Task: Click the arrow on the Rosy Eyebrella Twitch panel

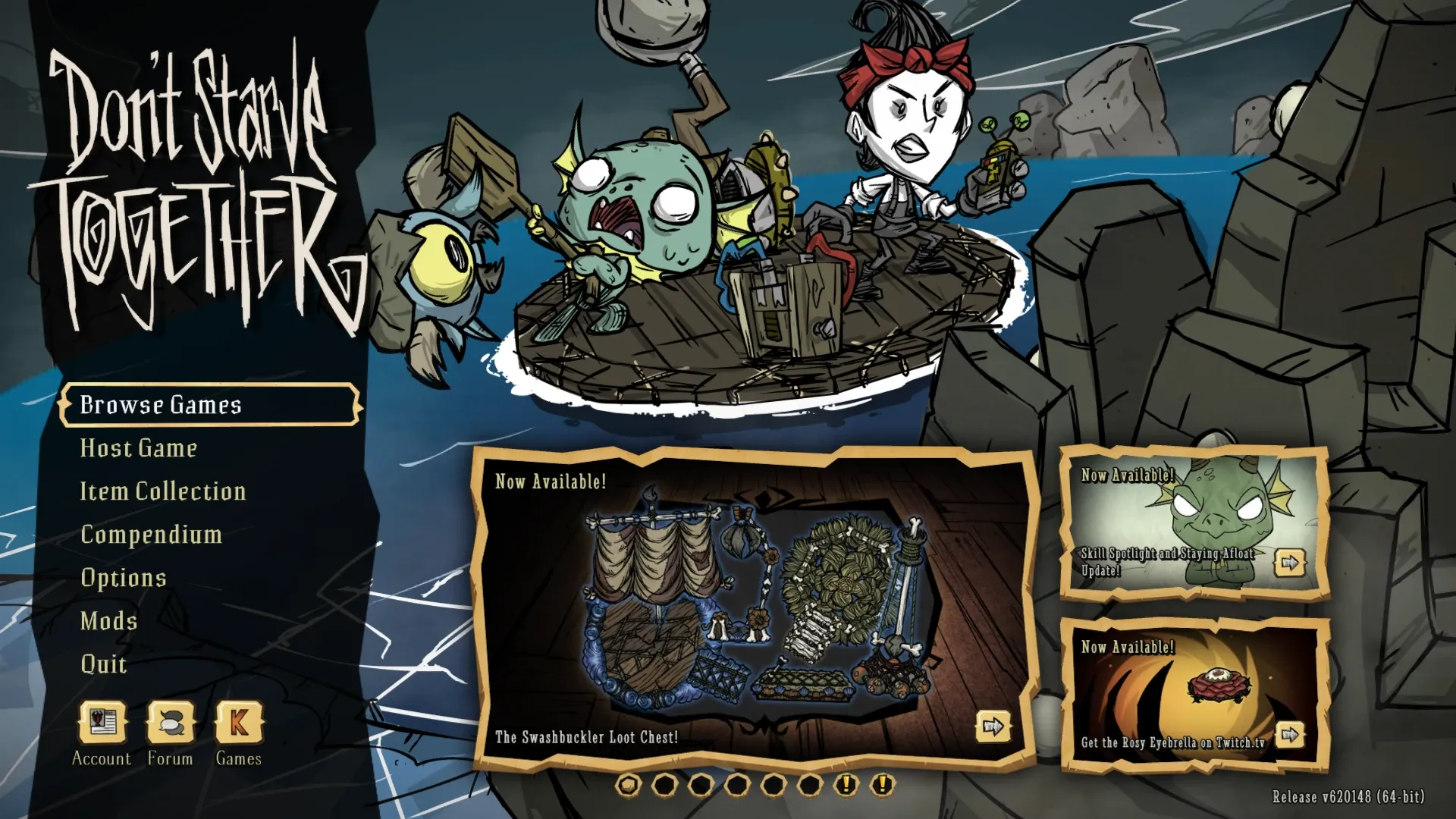Action: click(1289, 734)
